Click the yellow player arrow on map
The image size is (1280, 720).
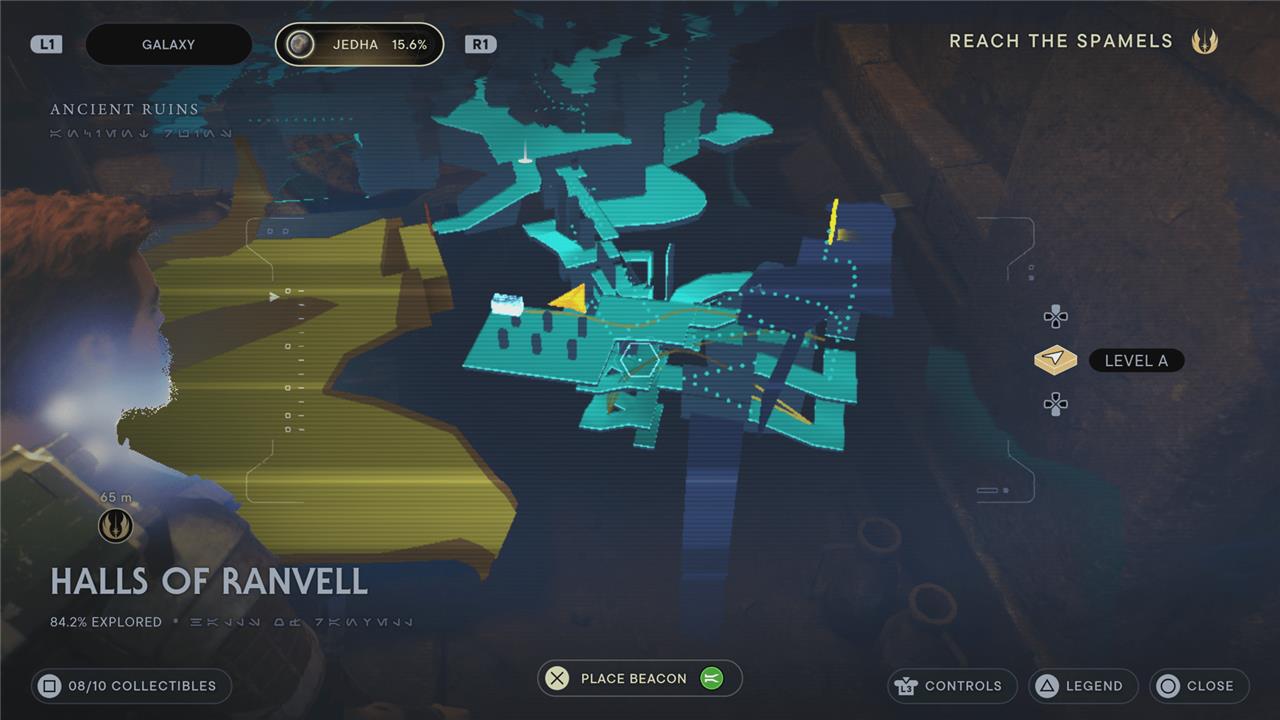click(568, 298)
